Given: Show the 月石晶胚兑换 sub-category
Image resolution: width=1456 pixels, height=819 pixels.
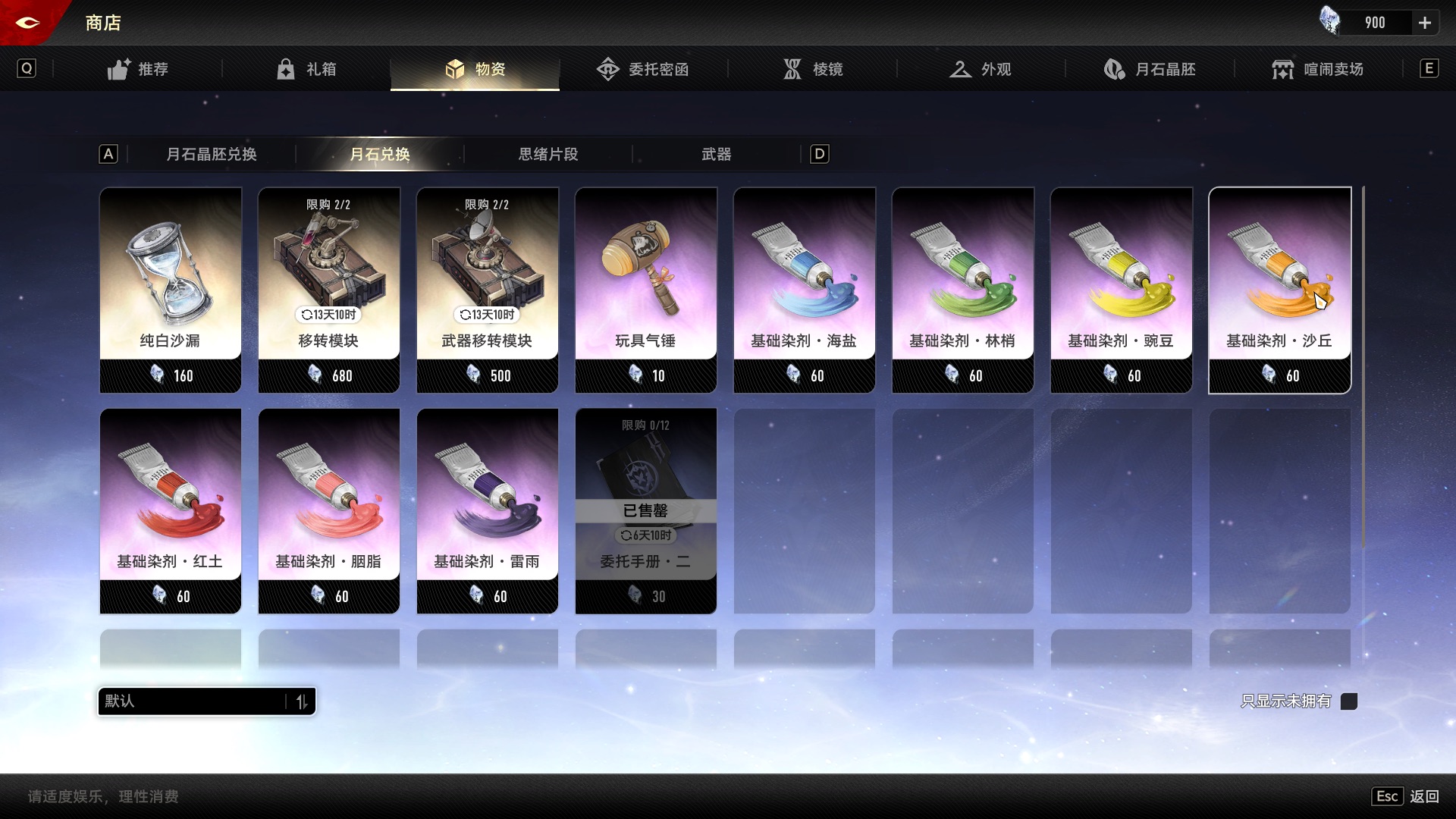Looking at the screenshot, I should [211, 154].
